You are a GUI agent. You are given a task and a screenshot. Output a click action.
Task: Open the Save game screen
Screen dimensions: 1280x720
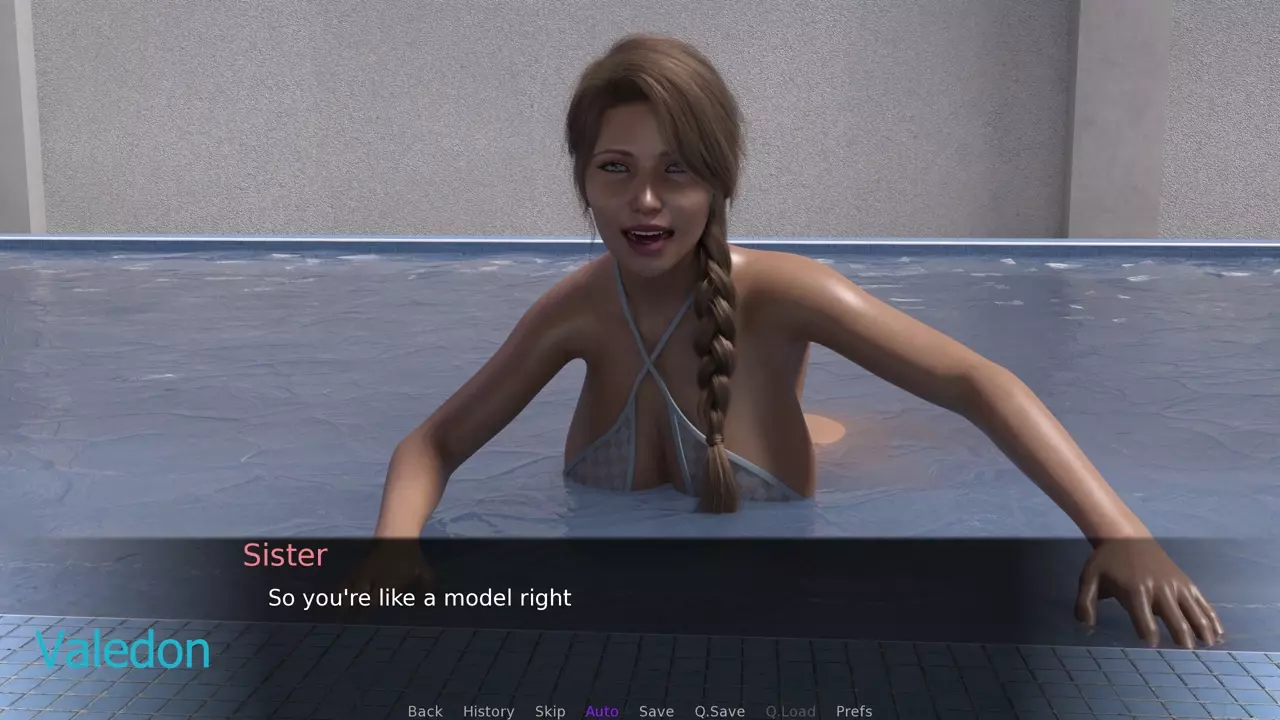(656, 711)
